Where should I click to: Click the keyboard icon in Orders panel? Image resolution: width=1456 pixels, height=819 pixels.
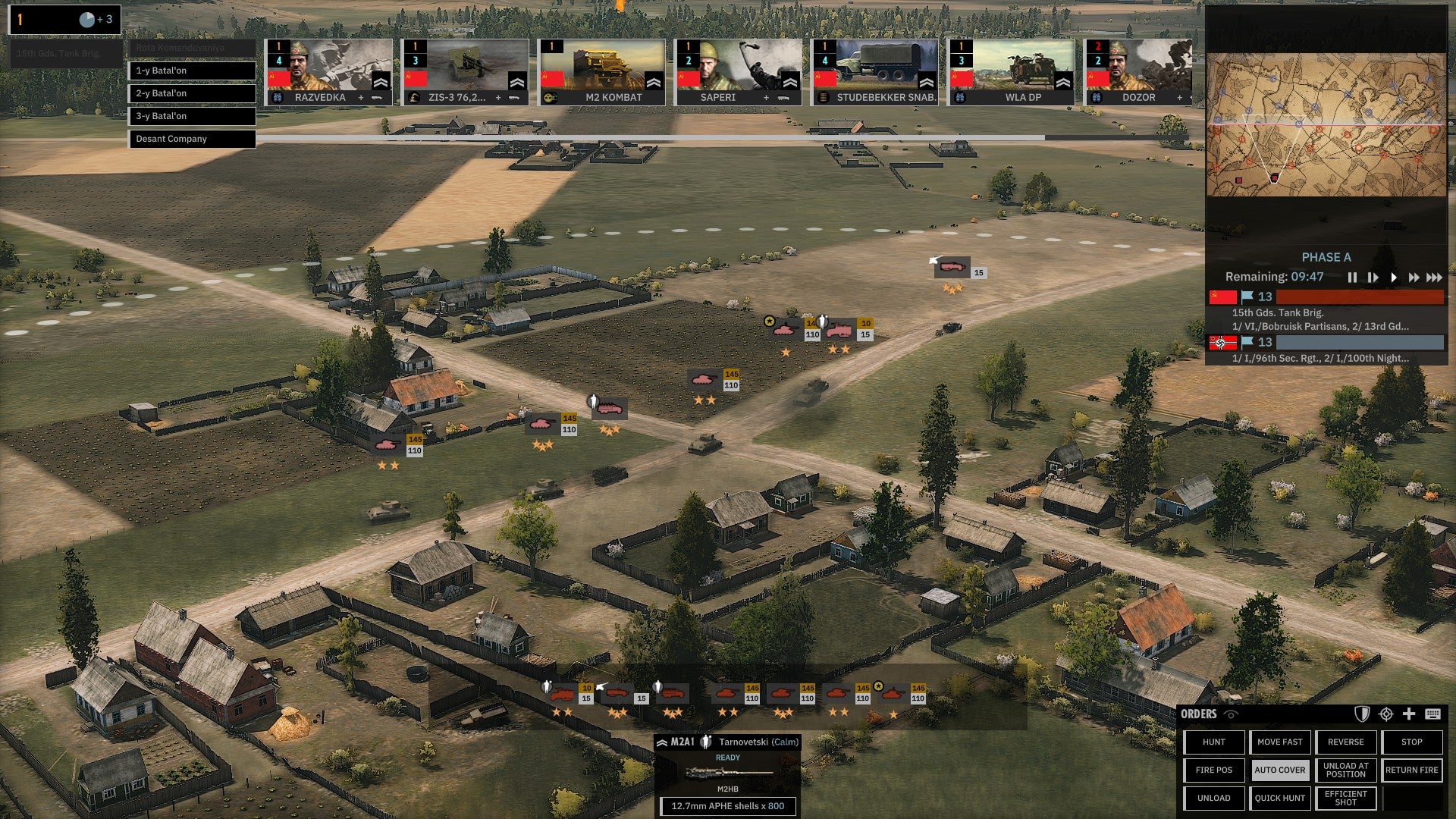click(x=1432, y=714)
